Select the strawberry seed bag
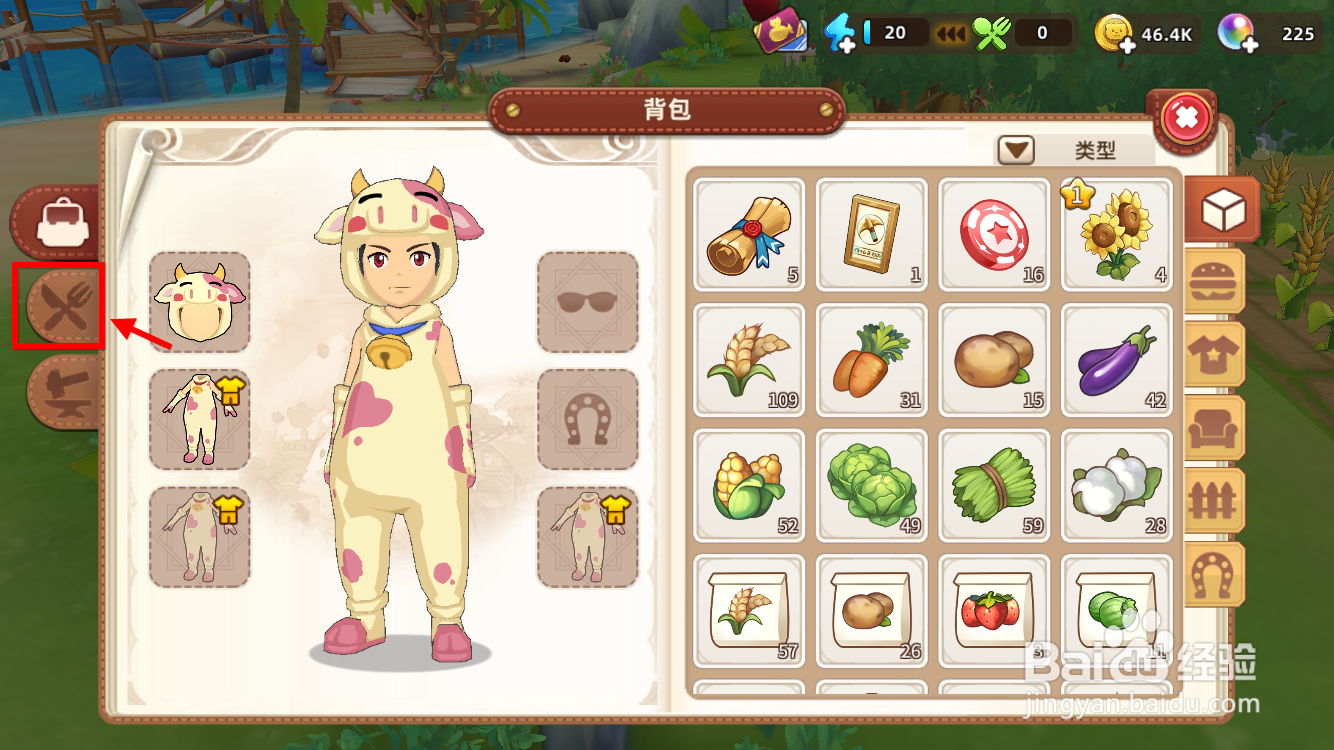The height and width of the screenshot is (750, 1334). (993, 611)
